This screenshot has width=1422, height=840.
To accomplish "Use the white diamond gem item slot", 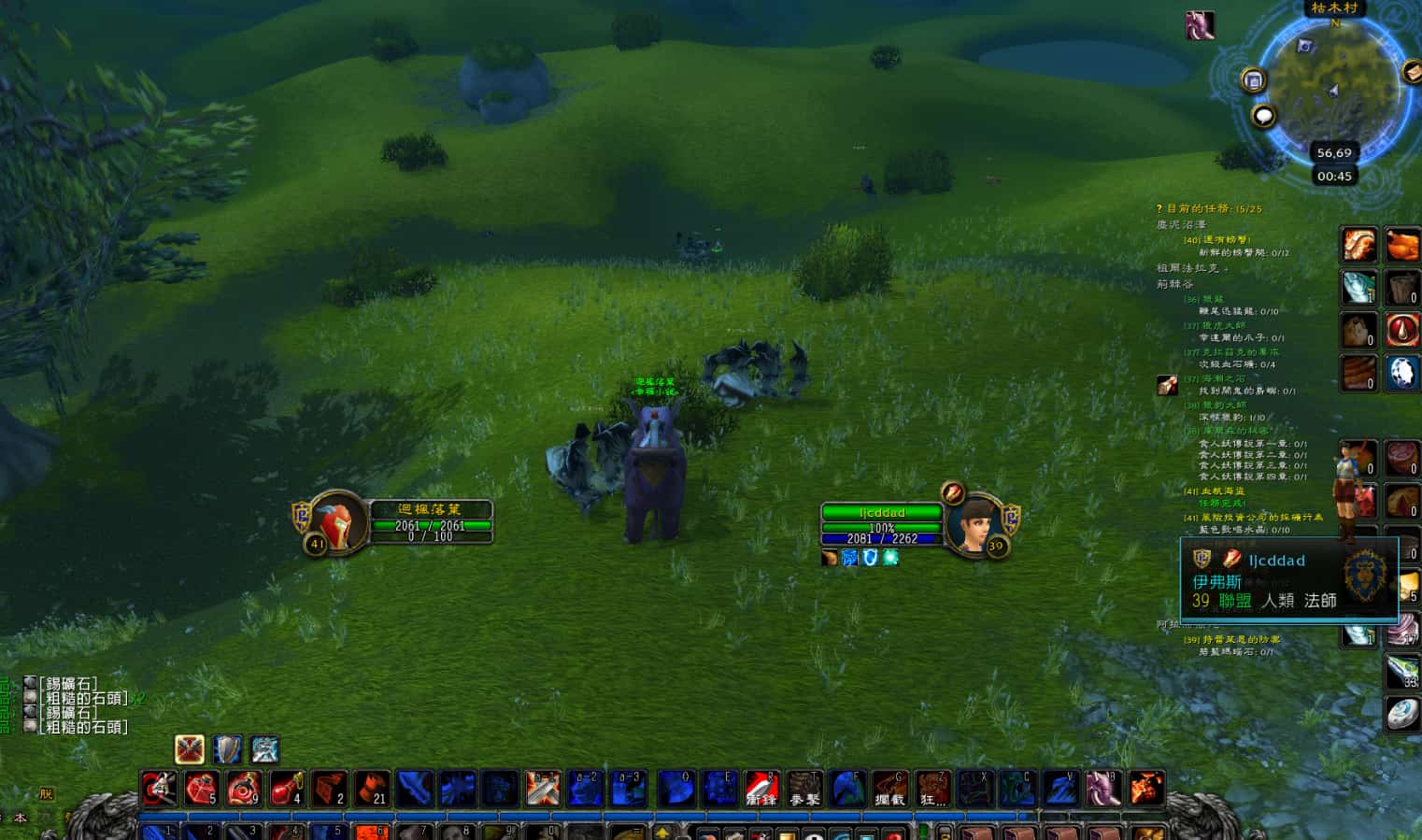I will pos(1401,373).
